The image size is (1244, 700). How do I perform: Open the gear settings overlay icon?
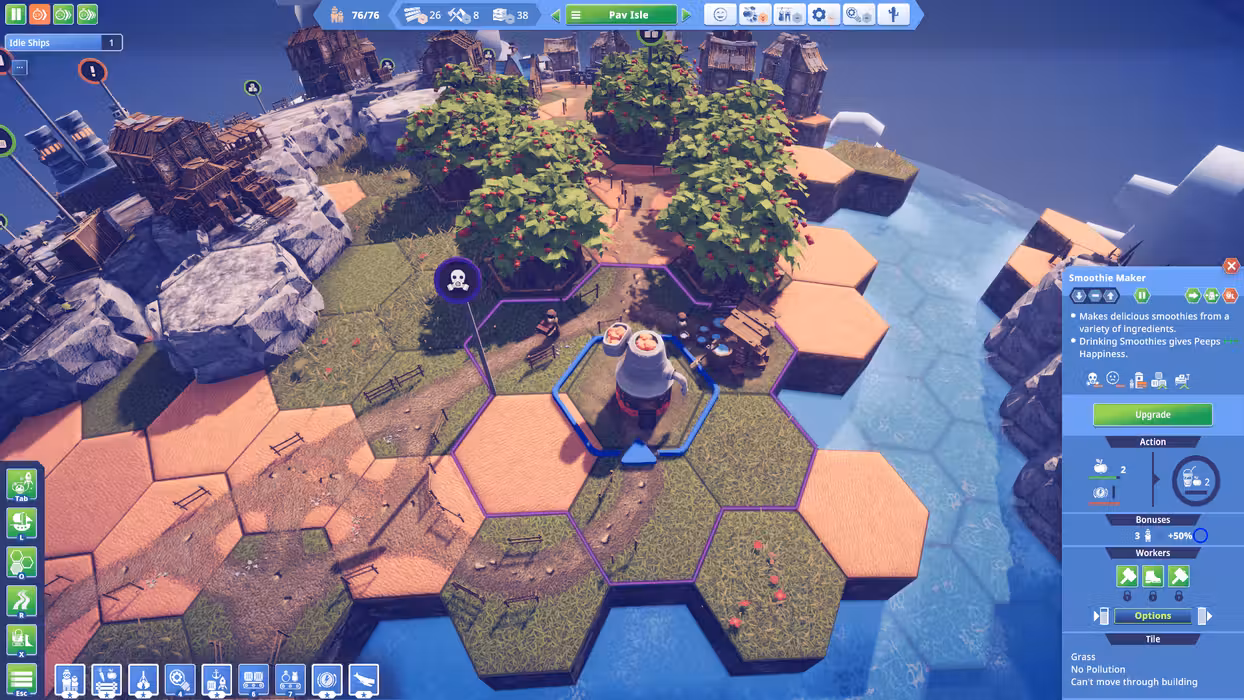click(823, 15)
